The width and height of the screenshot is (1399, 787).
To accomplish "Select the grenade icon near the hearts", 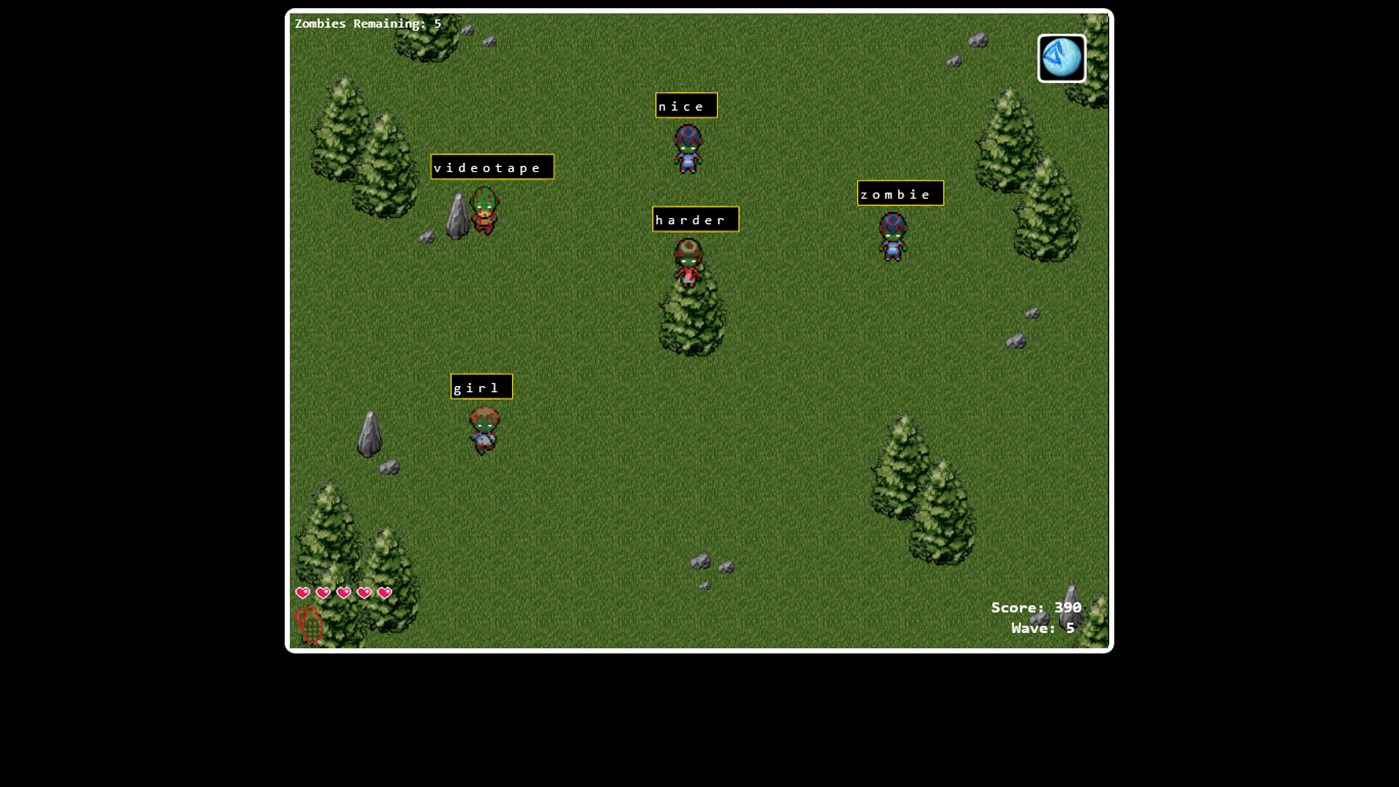I will coord(308,623).
